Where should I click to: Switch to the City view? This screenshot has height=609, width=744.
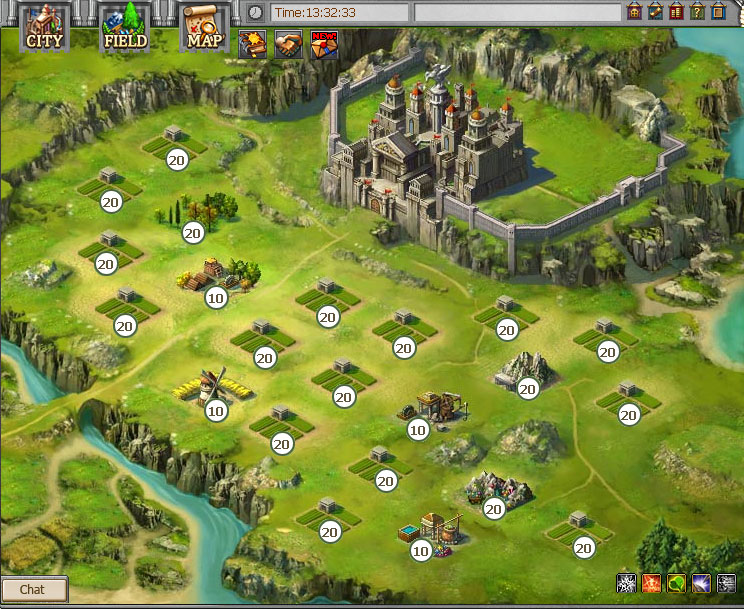click(x=44, y=27)
